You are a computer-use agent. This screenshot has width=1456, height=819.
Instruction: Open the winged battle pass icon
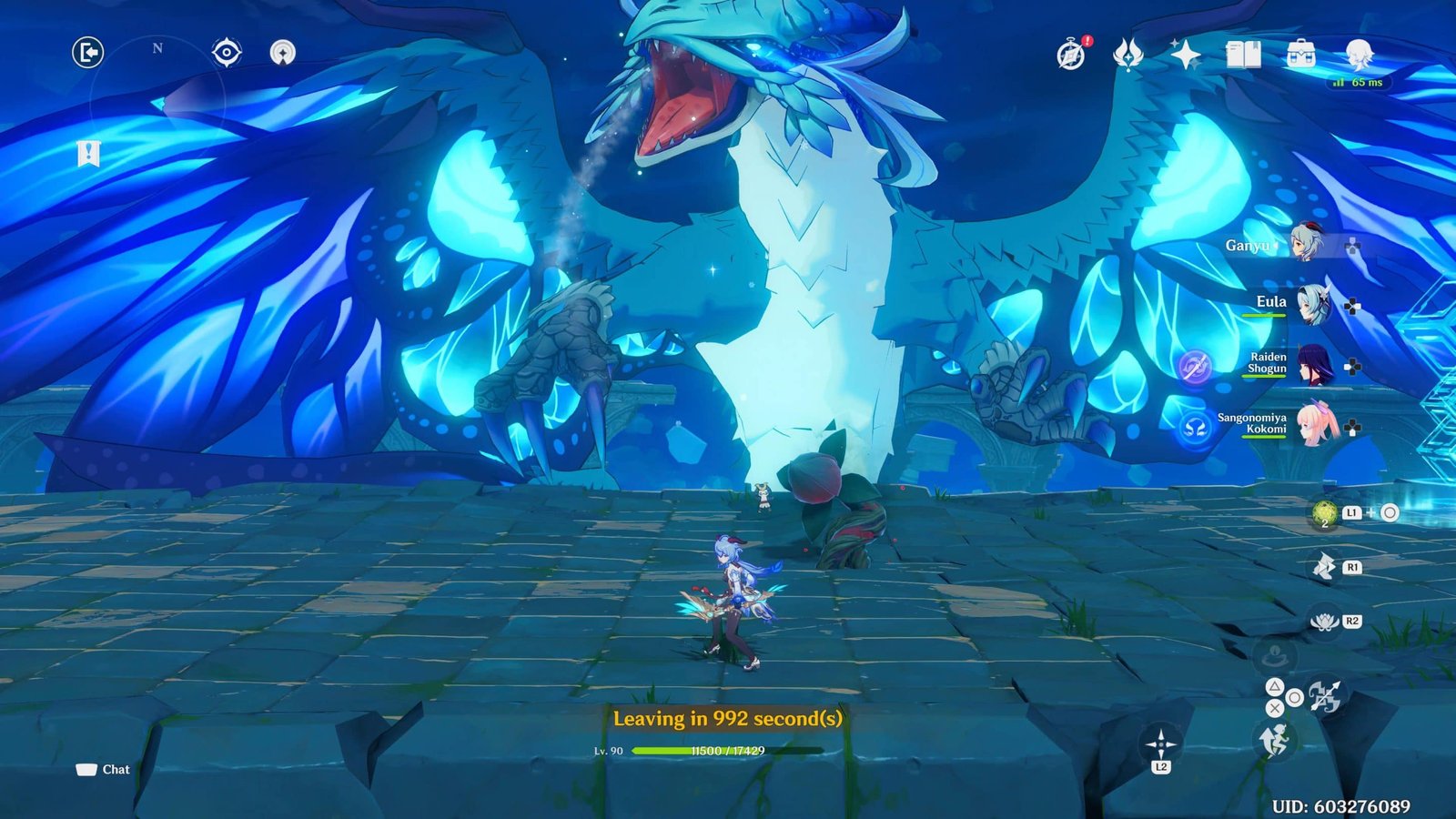(x=1128, y=55)
